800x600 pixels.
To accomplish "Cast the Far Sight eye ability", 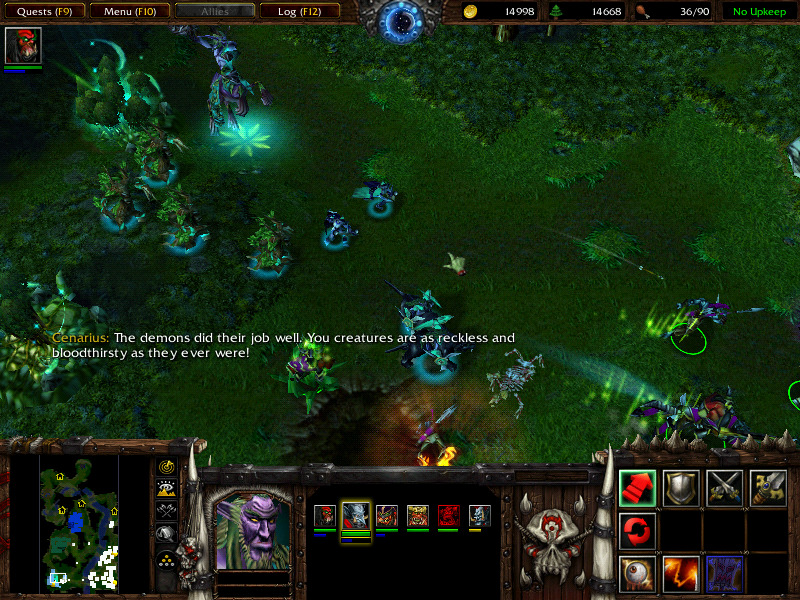I will coord(638,573).
